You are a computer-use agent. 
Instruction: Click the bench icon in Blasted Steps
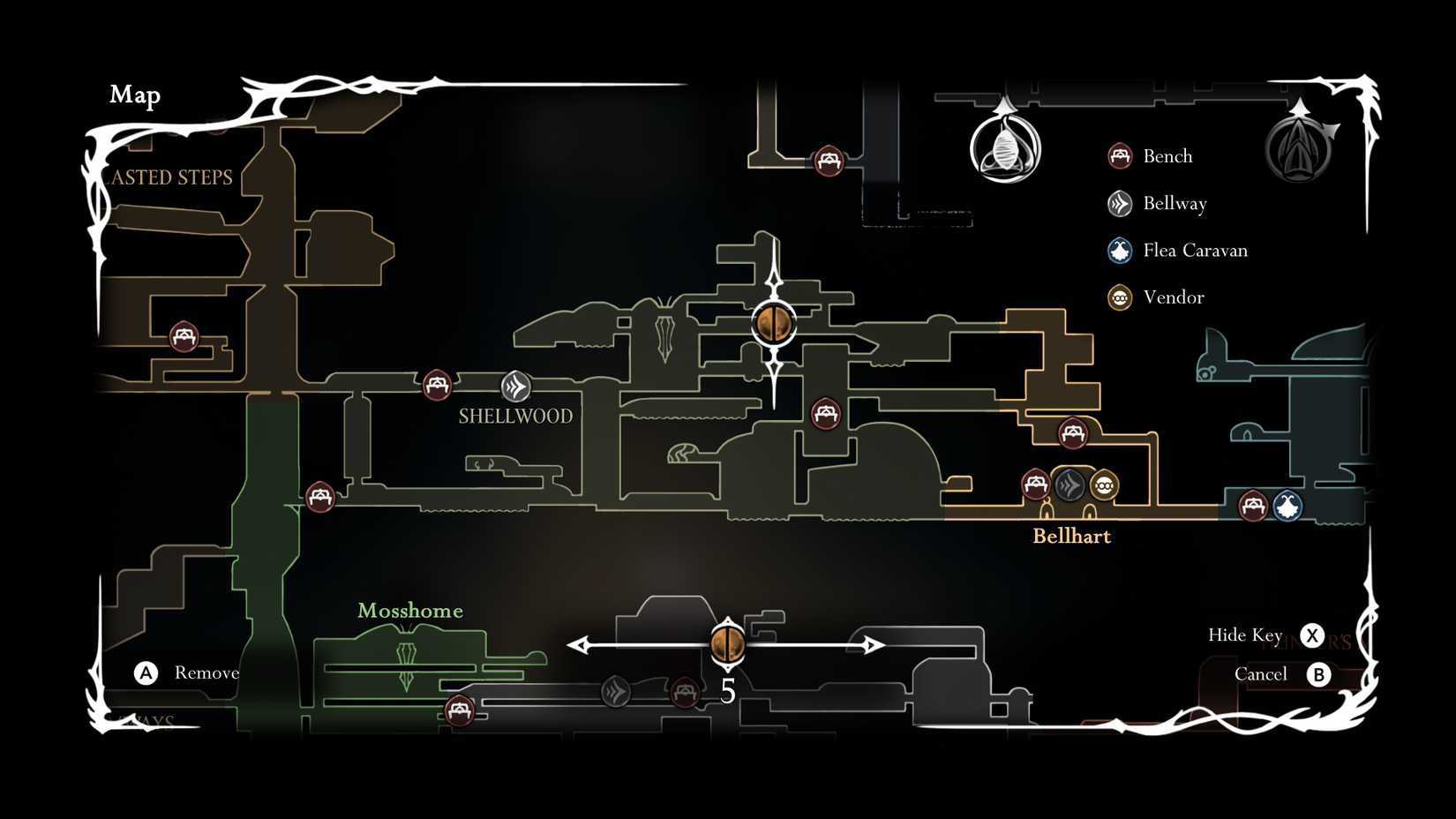coord(185,336)
